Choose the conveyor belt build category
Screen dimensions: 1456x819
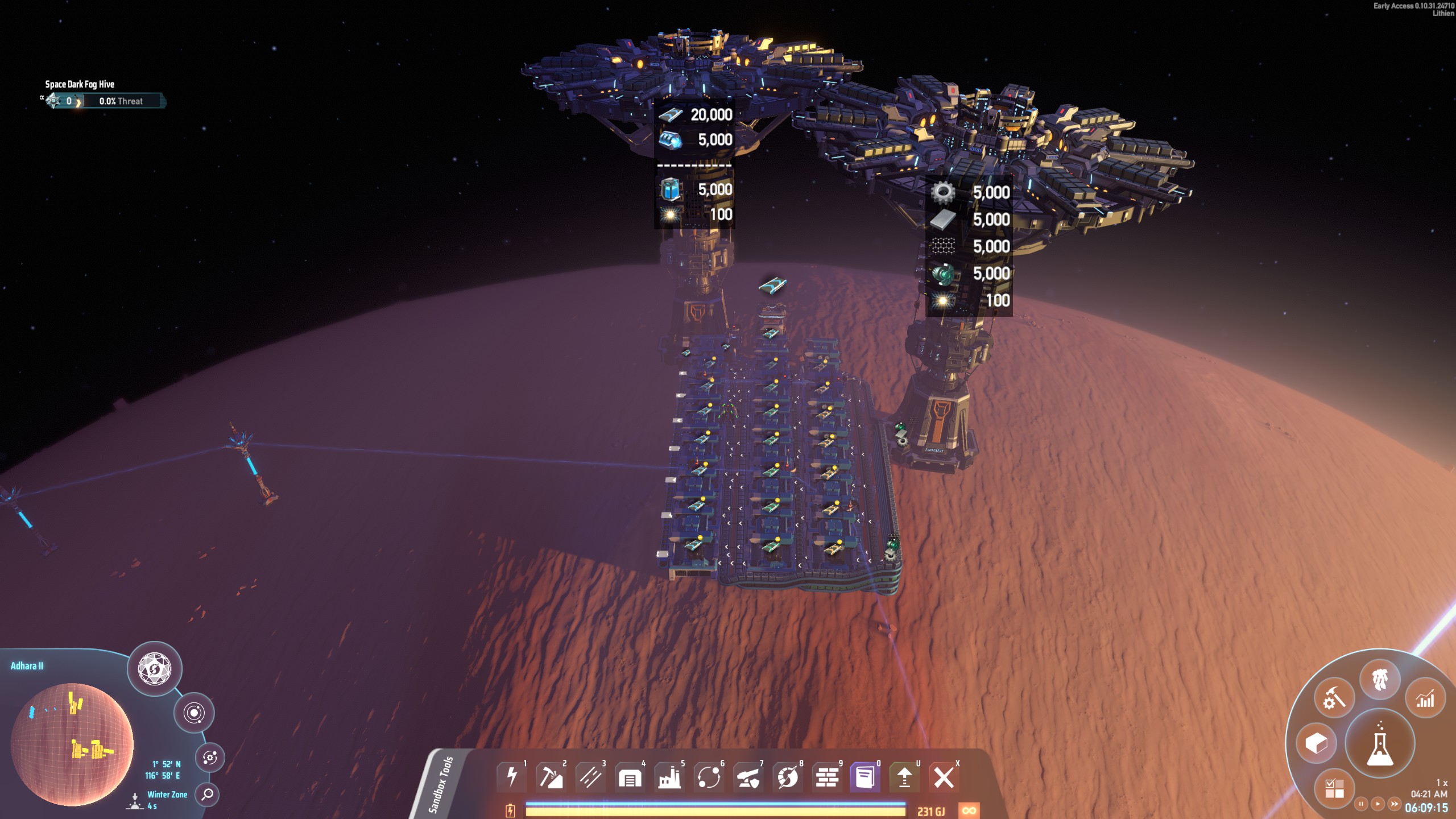tap(590, 776)
